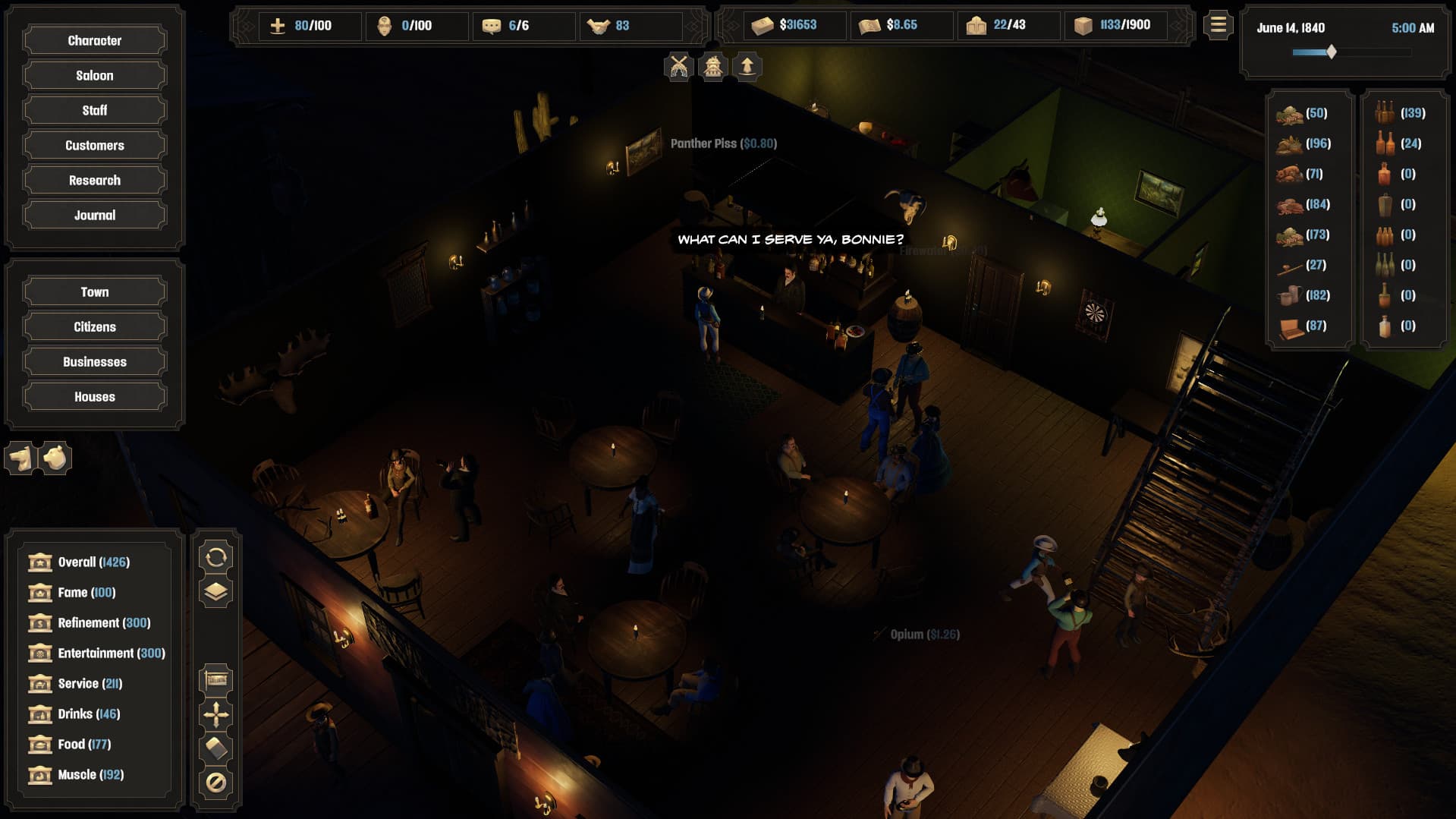
Task: Select the cancel icon at the bottom left toolbar
Action: click(x=217, y=780)
